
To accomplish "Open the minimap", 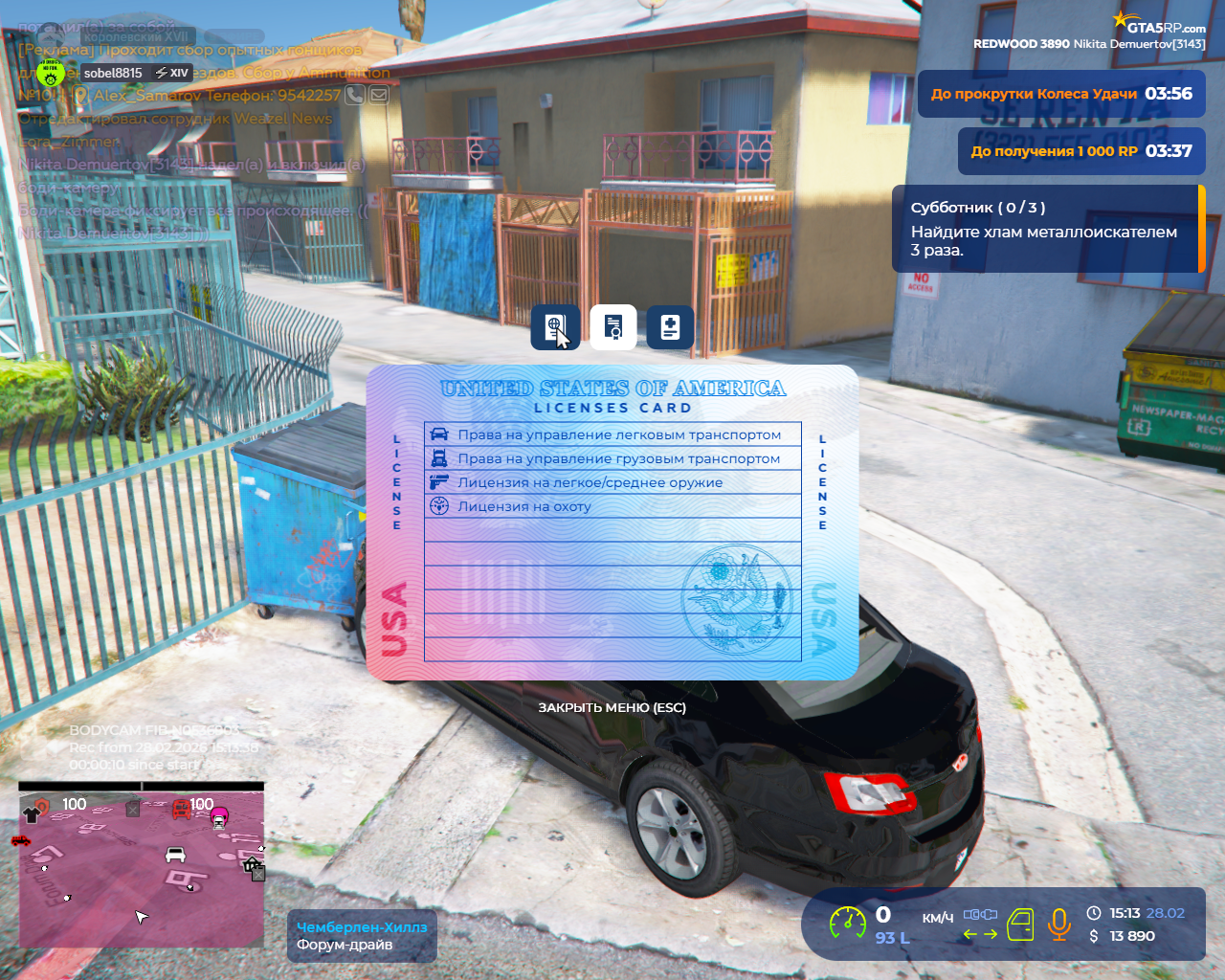I will [142, 866].
